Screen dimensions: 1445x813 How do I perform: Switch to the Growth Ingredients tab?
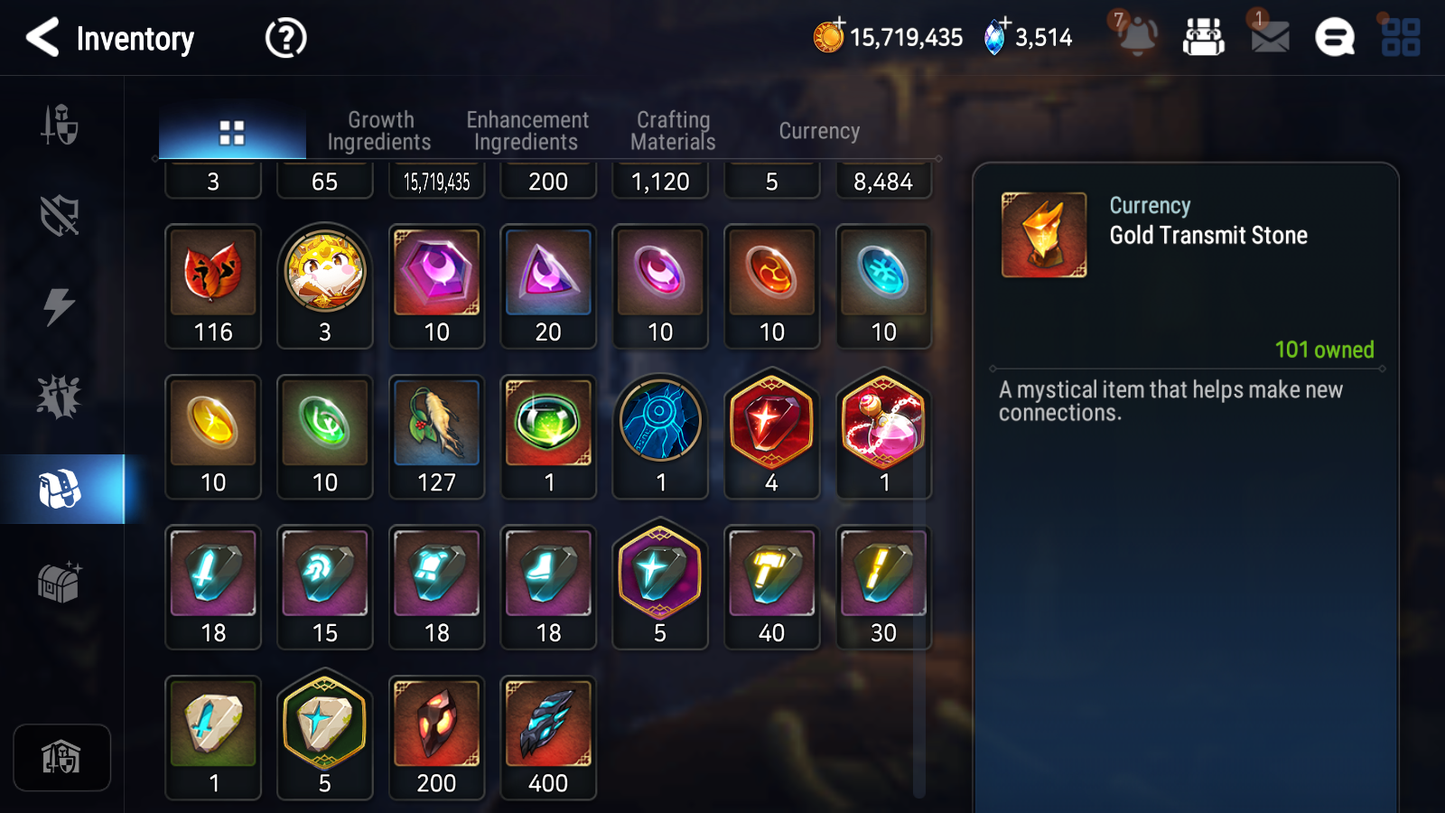click(379, 130)
